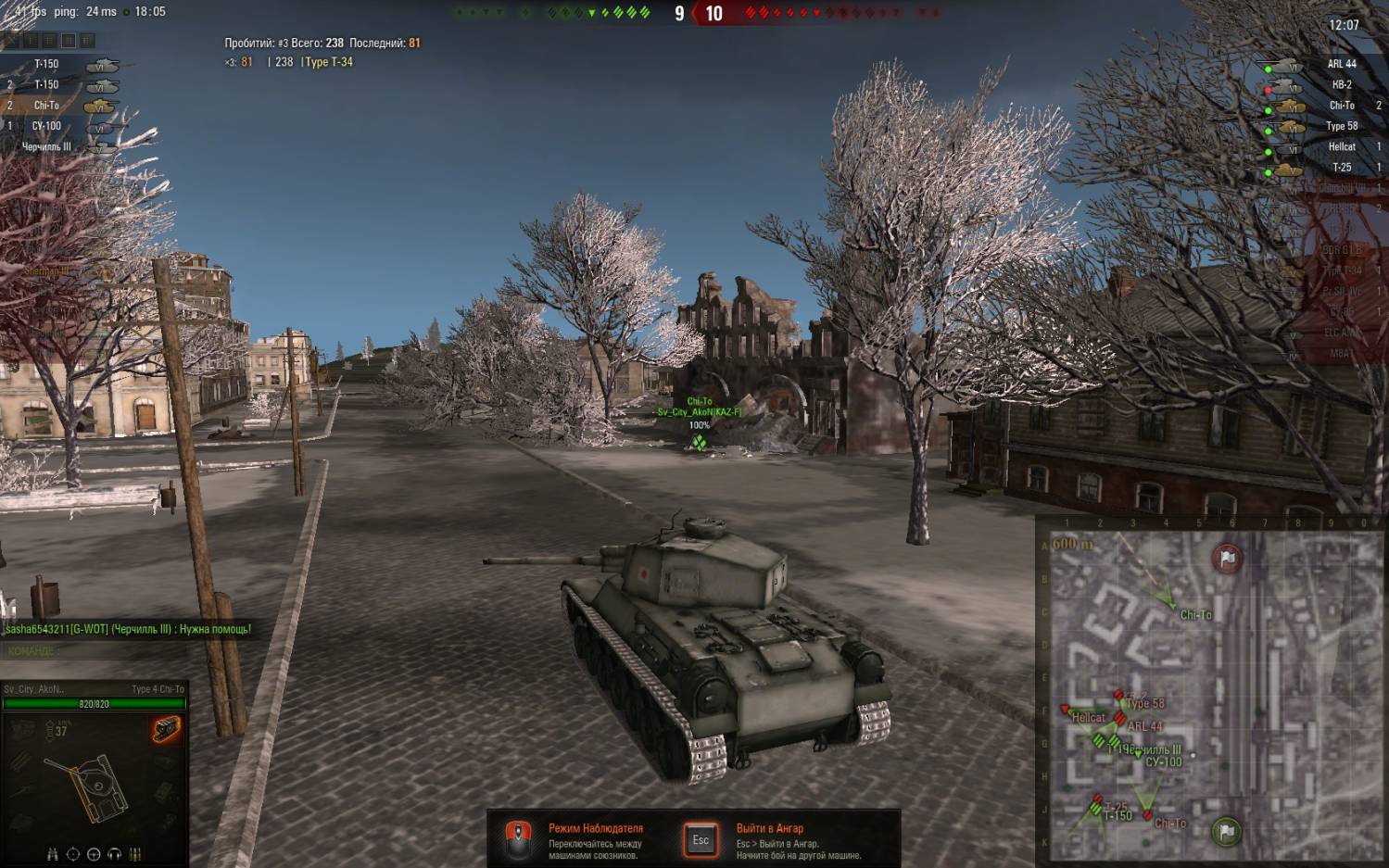Click the red enemy base flag on minimap

[1228, 558]
